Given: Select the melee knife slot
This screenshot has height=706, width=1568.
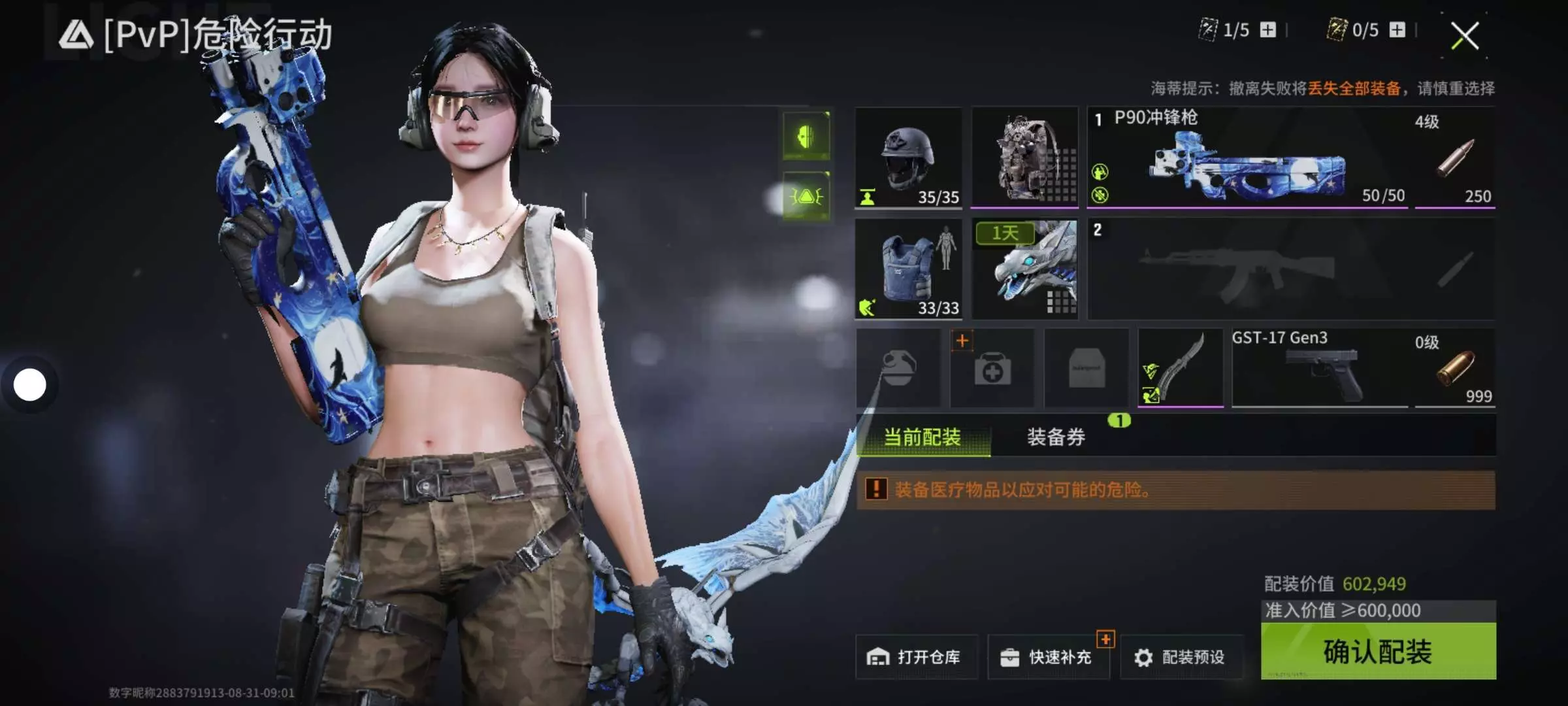Looking at the screenshot, I should [1180, 369].
